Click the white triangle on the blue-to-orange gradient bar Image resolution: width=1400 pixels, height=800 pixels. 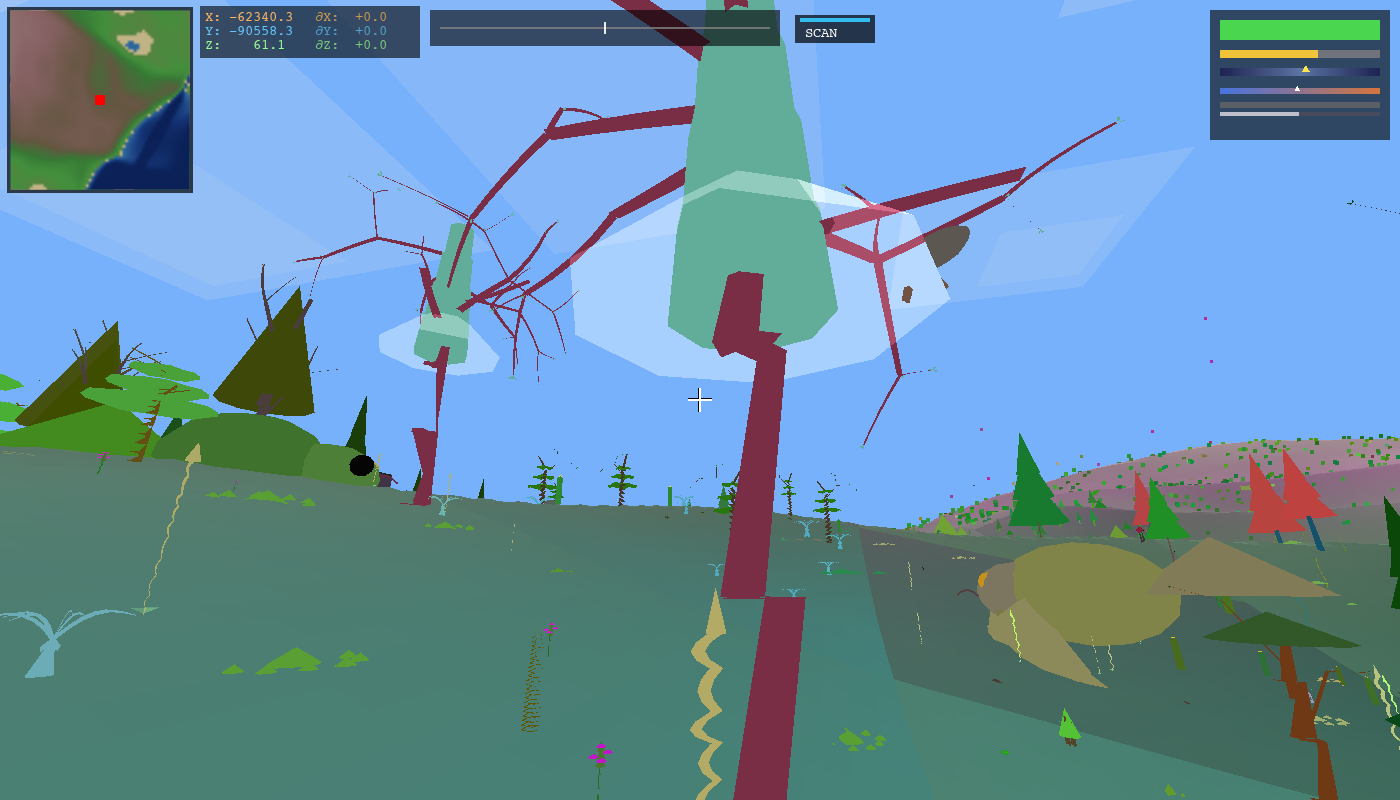point(1297,88)
